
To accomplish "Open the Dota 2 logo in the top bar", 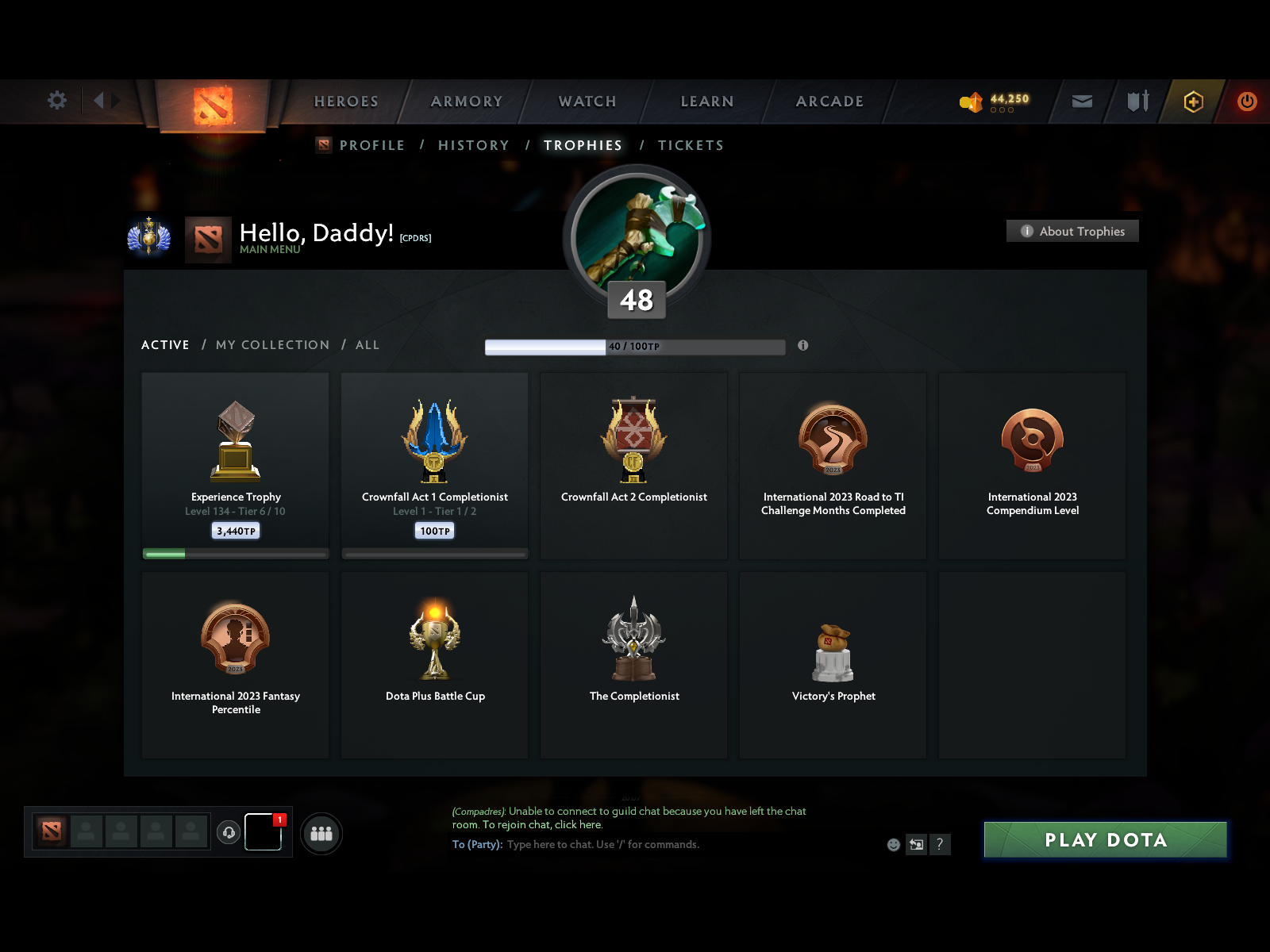I will [x=212, y=103].
